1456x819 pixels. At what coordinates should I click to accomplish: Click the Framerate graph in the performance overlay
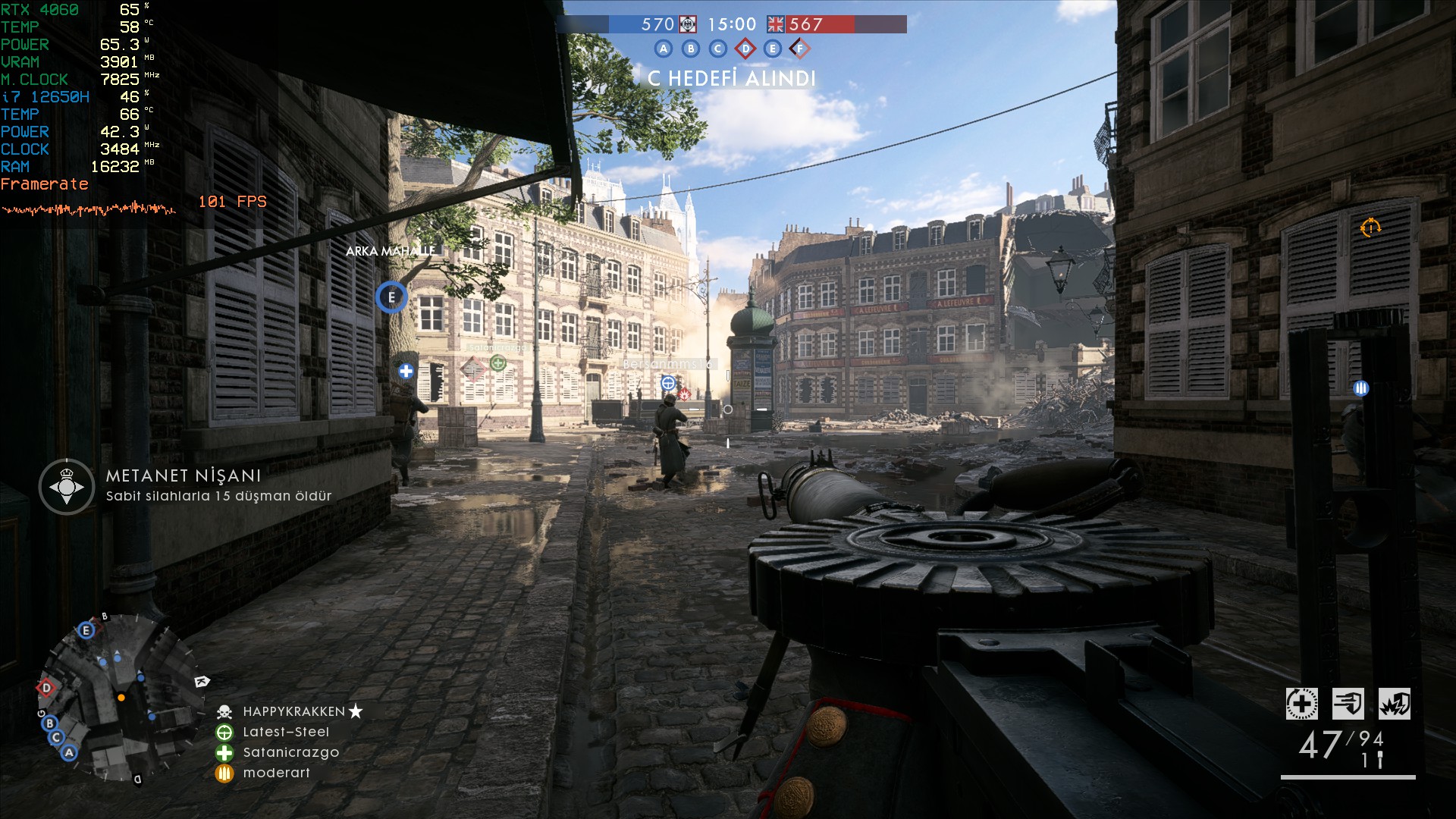coord(89,209)
